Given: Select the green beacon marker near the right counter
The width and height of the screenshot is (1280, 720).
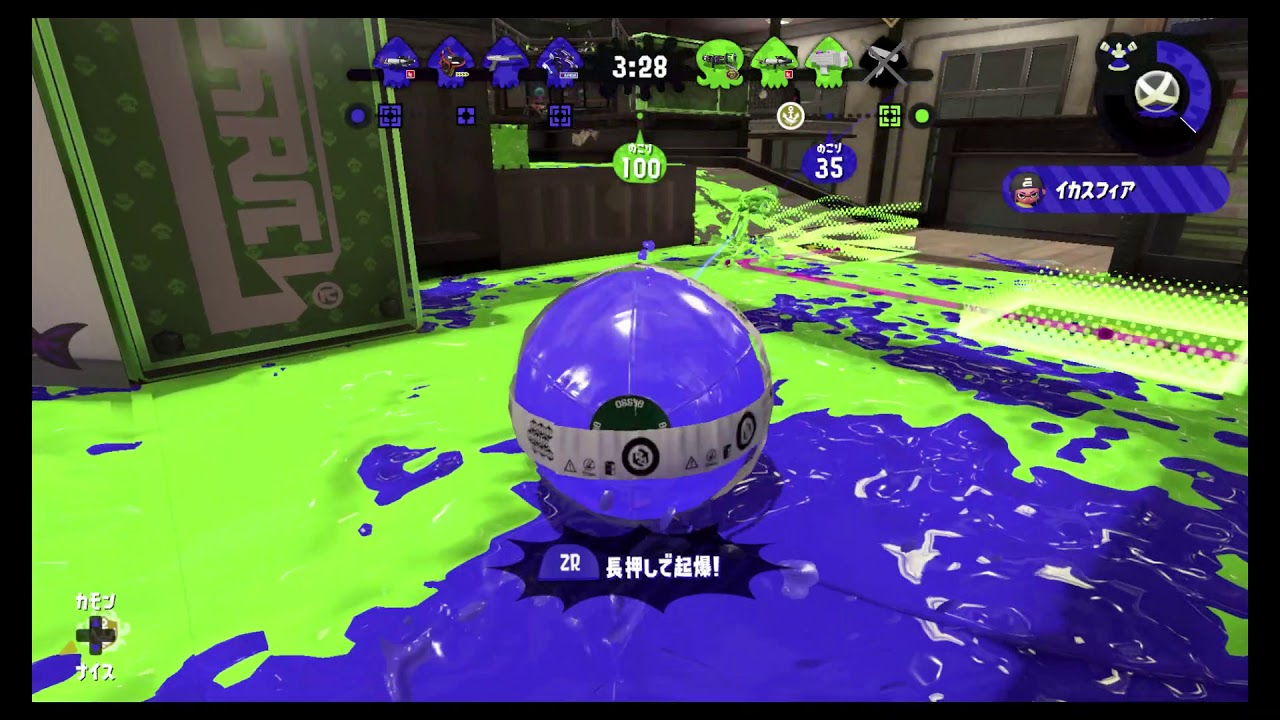Looking at the screenshot, I should click(x=888, y=114).
